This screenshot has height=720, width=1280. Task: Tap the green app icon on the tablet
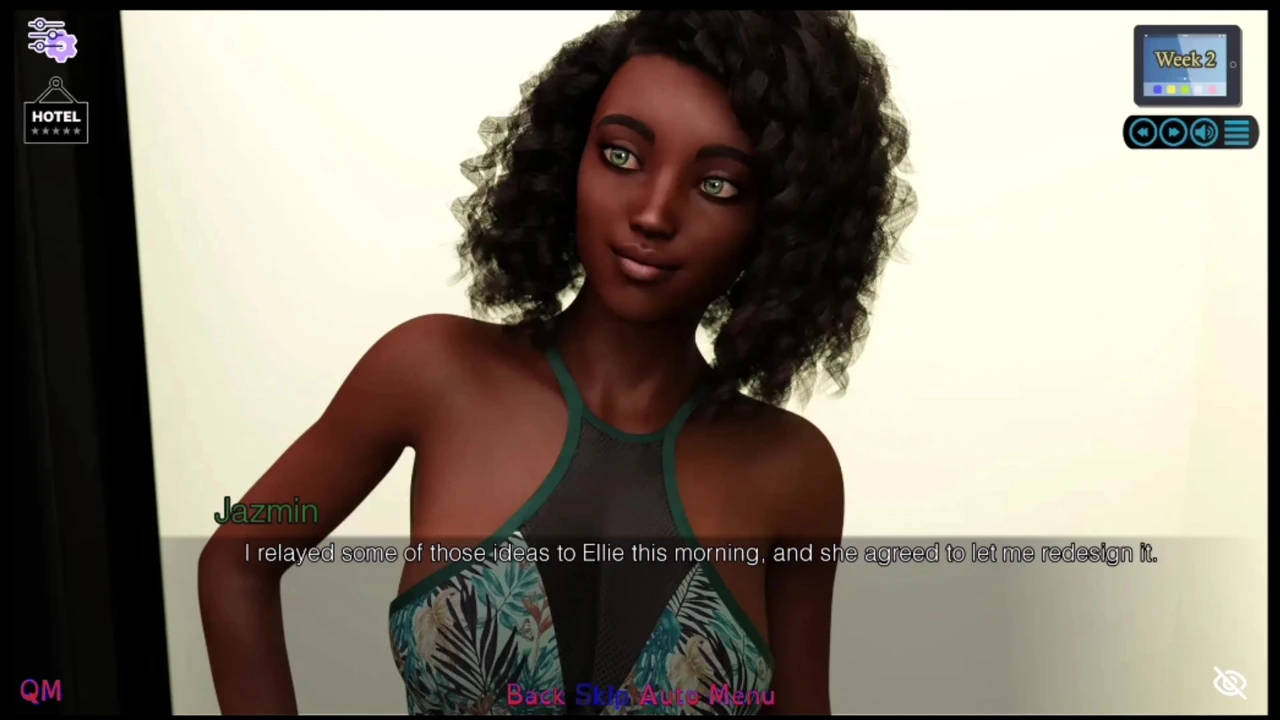(1185, 88)
